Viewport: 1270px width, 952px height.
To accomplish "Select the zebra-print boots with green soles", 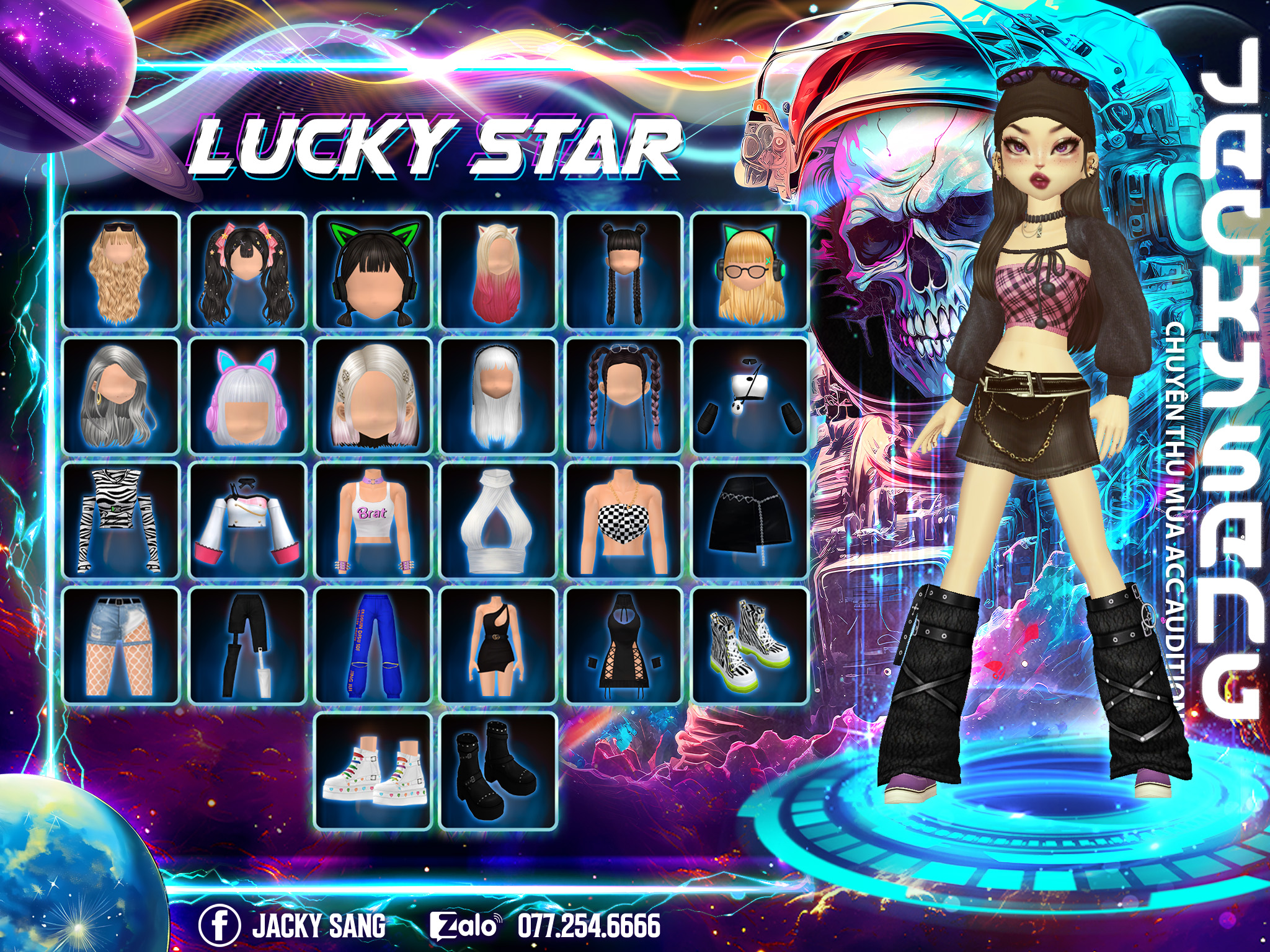I will click(750, 646).
